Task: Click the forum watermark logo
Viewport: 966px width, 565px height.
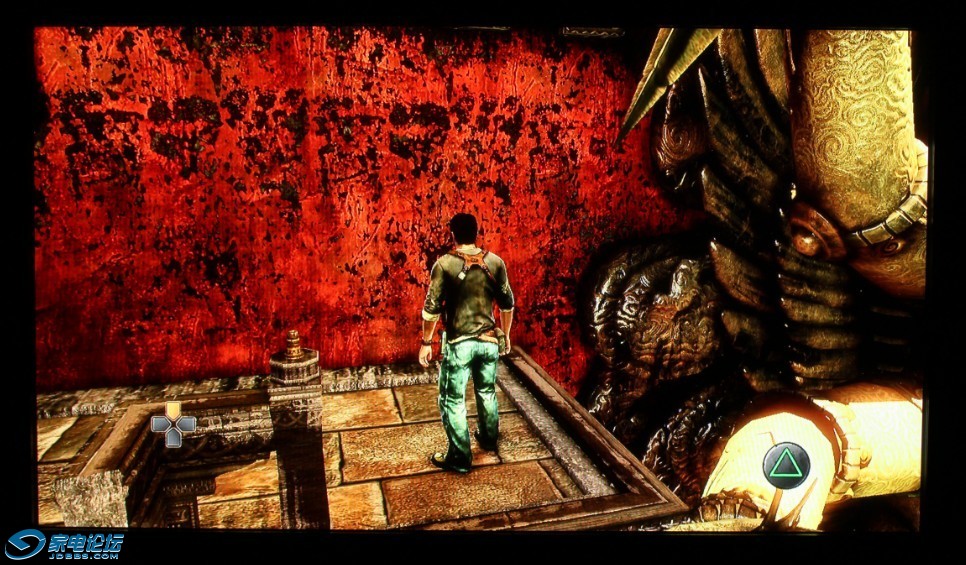Action: tap(65, 544)
